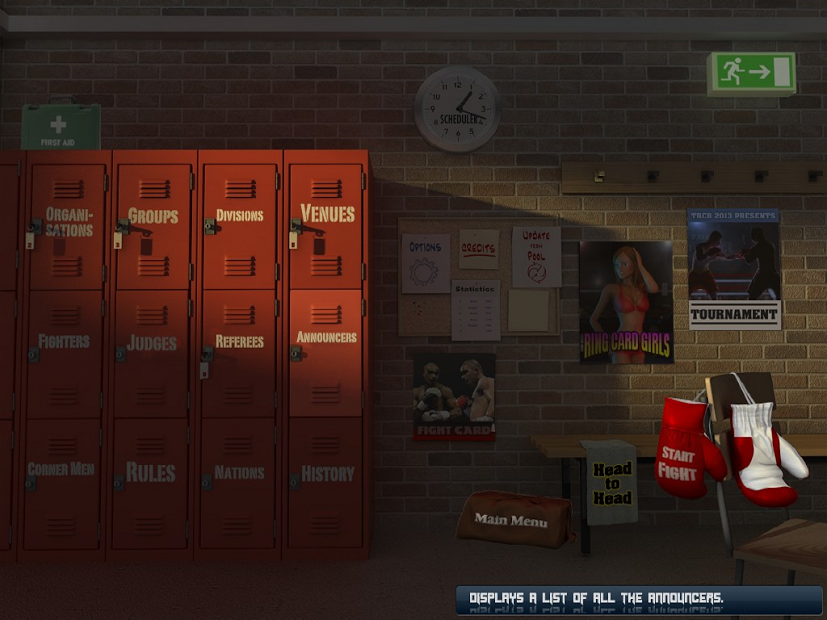Open the Organisations locker
Image resolution: width=827 pixels, height=620 pixels.
pyautogui.click(x=68, y=222)
